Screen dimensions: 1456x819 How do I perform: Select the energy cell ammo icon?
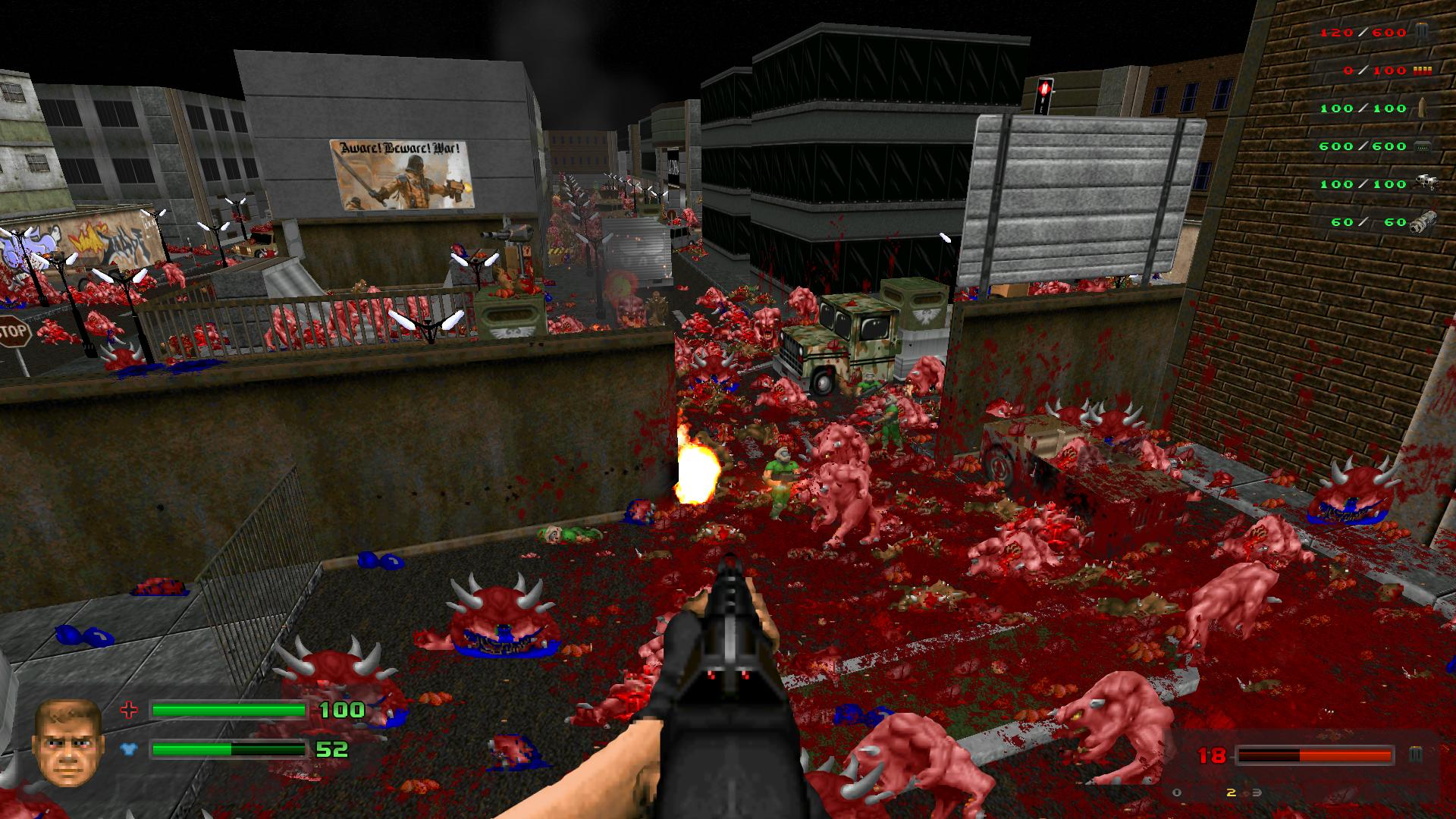point(1421,146)
